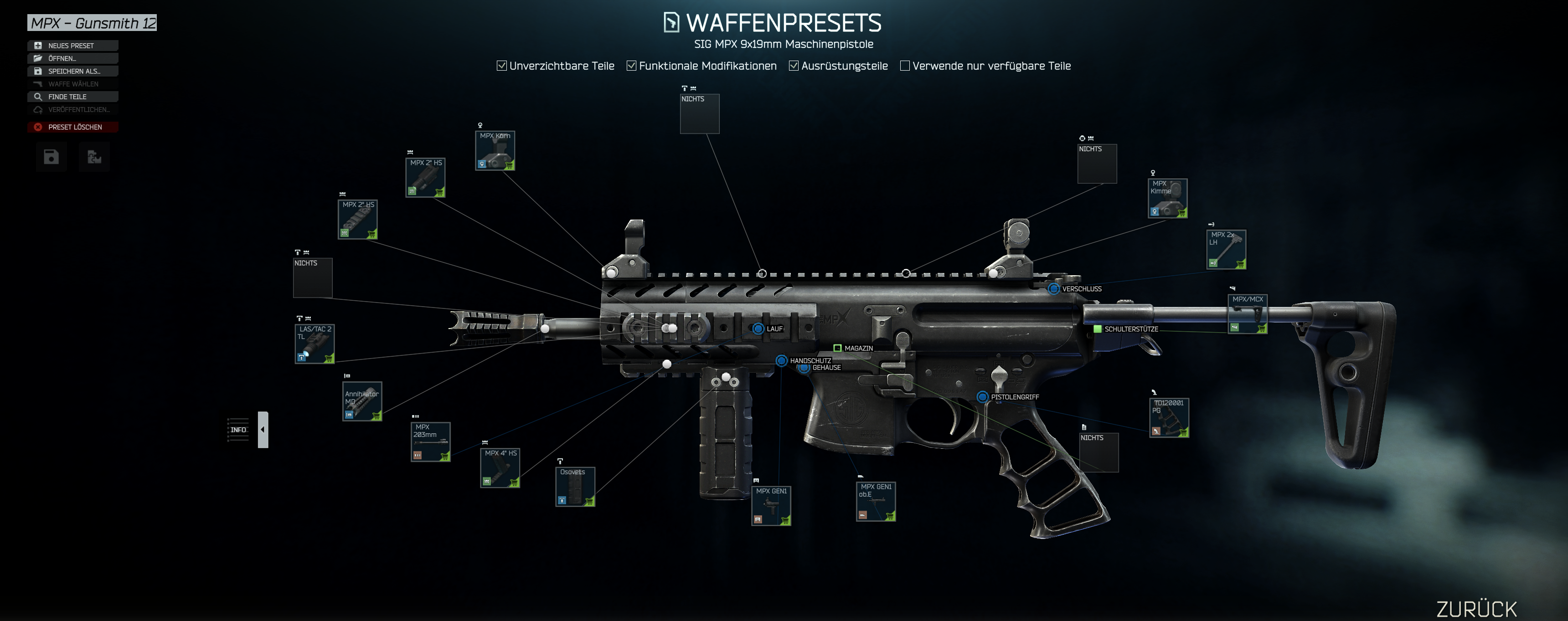The height and width of the screenshot is (621, 1568).
Task: Toggle the Unverzichtbare Teile checkbox
Action: coord(501,66)
